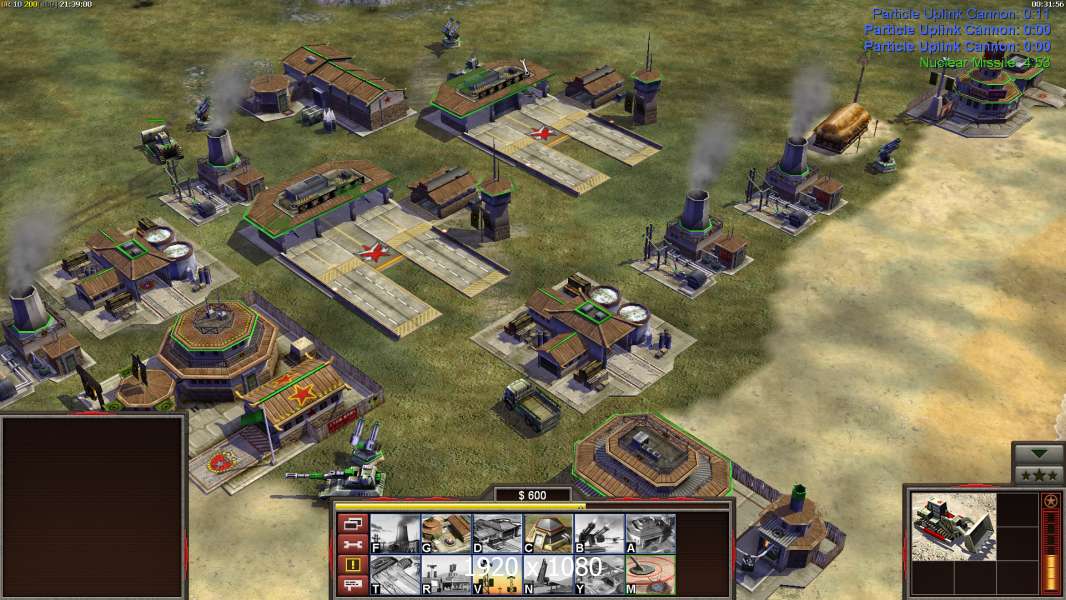Viewport: 1066px width, 600px height.
Task: Build a Gattling Cannon (icon labeled B)
Action: tap(599, 533)
